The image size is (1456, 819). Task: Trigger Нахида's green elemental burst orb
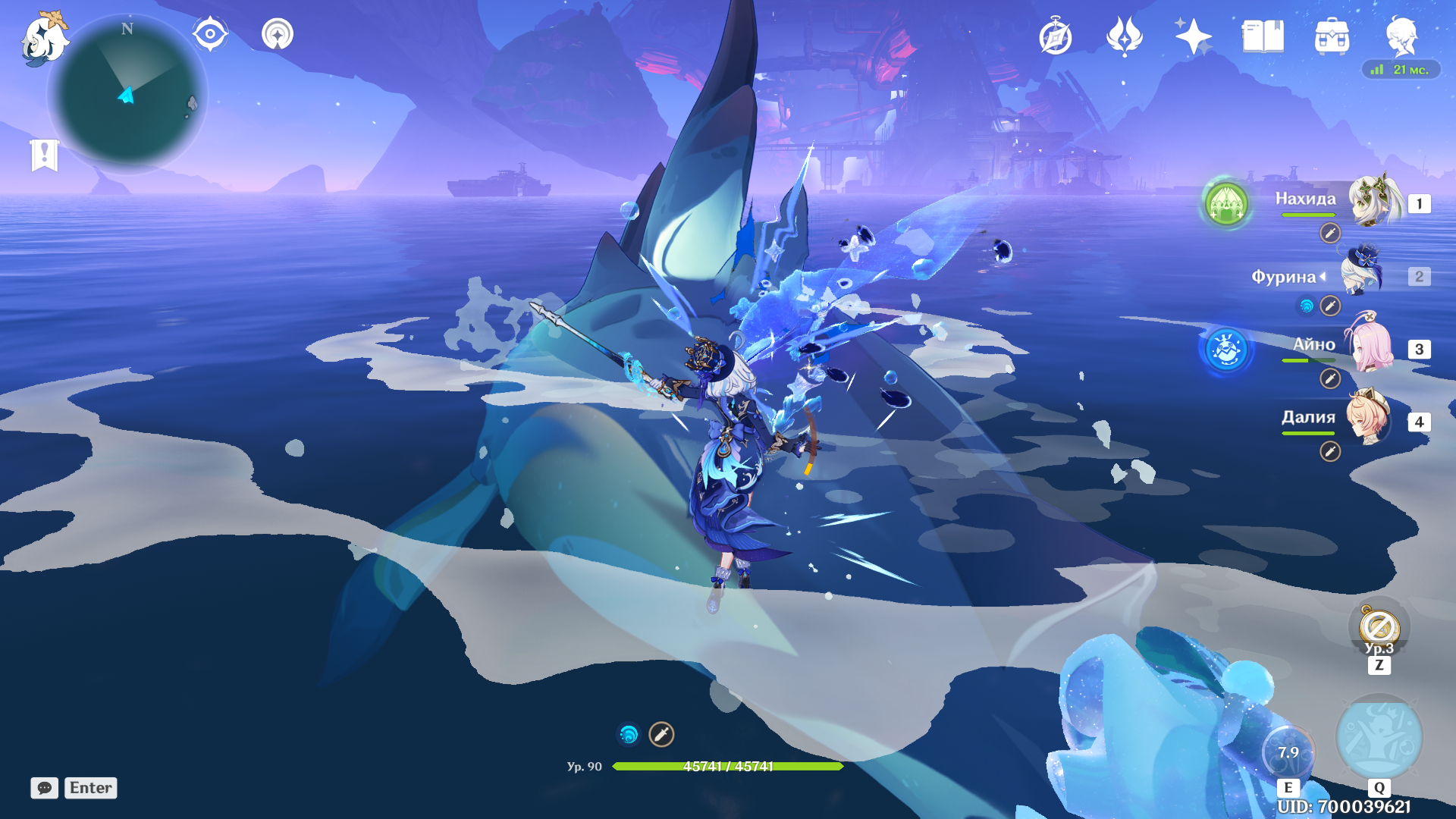pos(1226,203)
